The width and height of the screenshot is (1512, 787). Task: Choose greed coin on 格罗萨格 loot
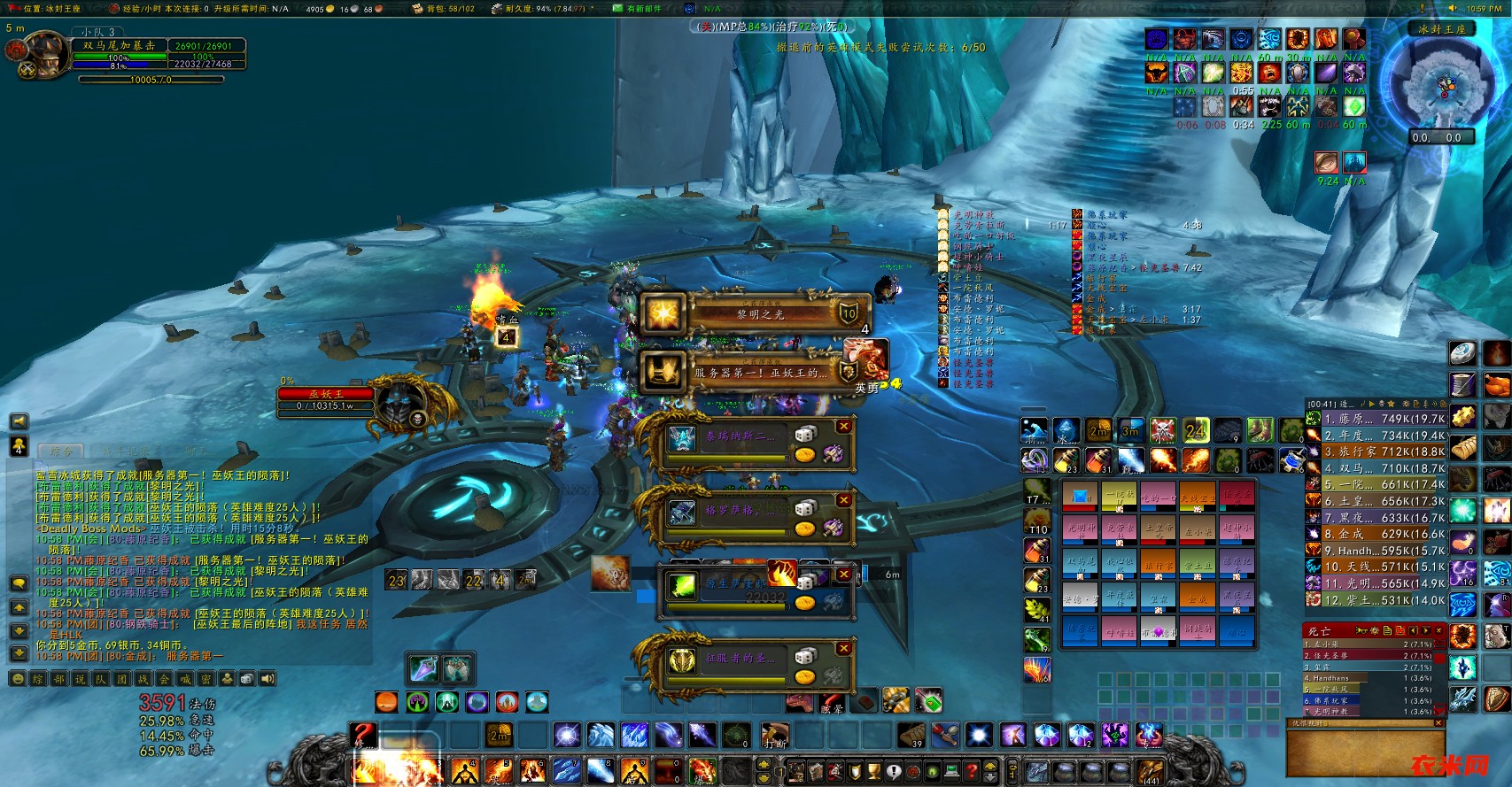click(804, 529)
